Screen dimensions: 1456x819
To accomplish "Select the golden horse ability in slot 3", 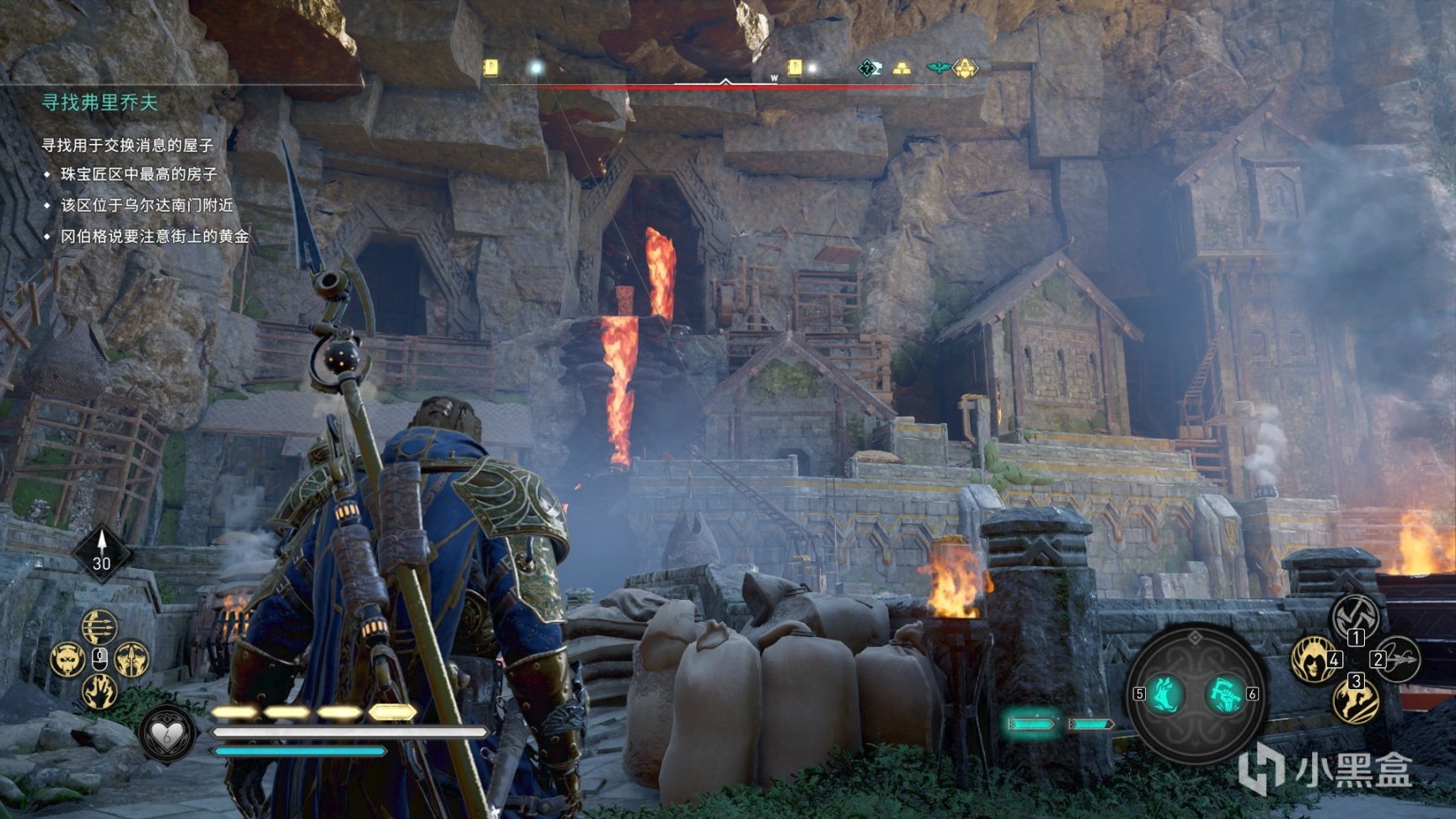I will 1354,699.
